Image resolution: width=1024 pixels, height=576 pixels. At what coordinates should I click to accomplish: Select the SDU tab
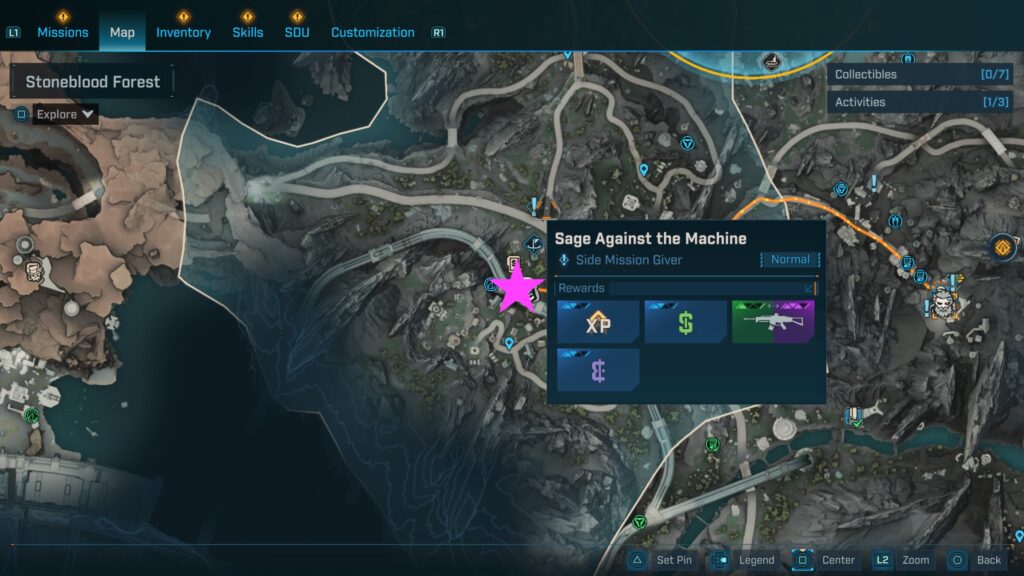(x=296, y=32)
